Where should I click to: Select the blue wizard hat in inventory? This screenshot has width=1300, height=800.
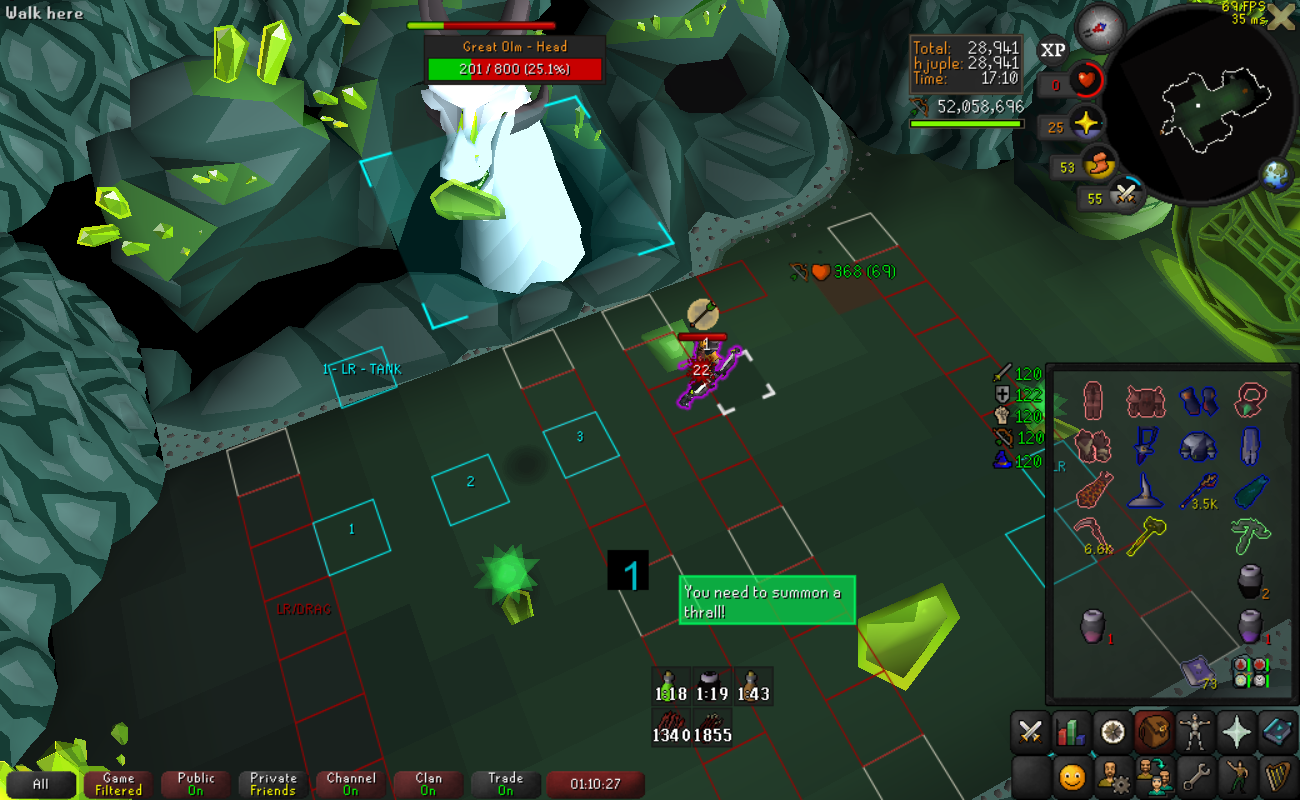[x=1144, y=490]
